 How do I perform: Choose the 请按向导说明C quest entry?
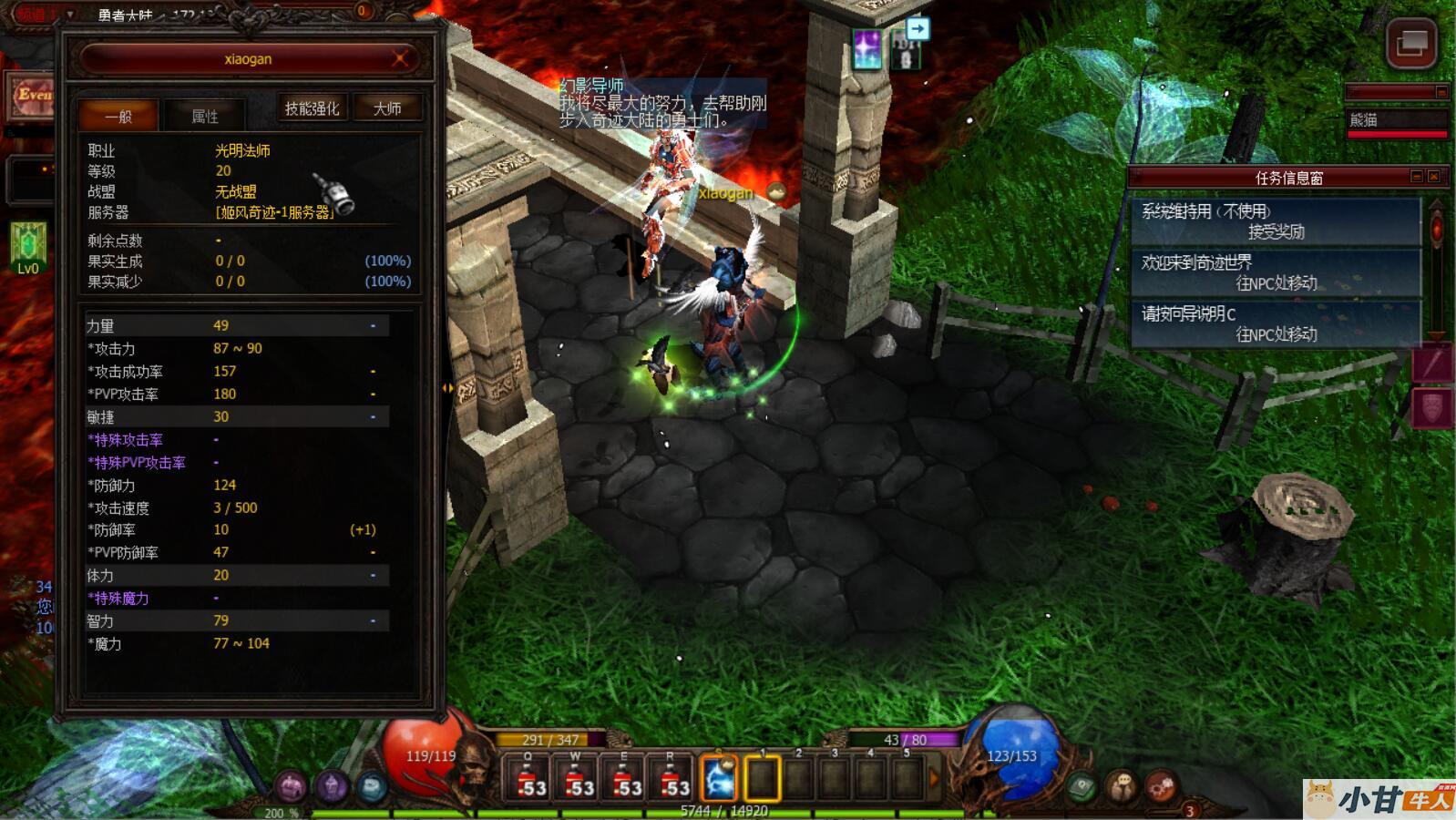click(1276, 323)
